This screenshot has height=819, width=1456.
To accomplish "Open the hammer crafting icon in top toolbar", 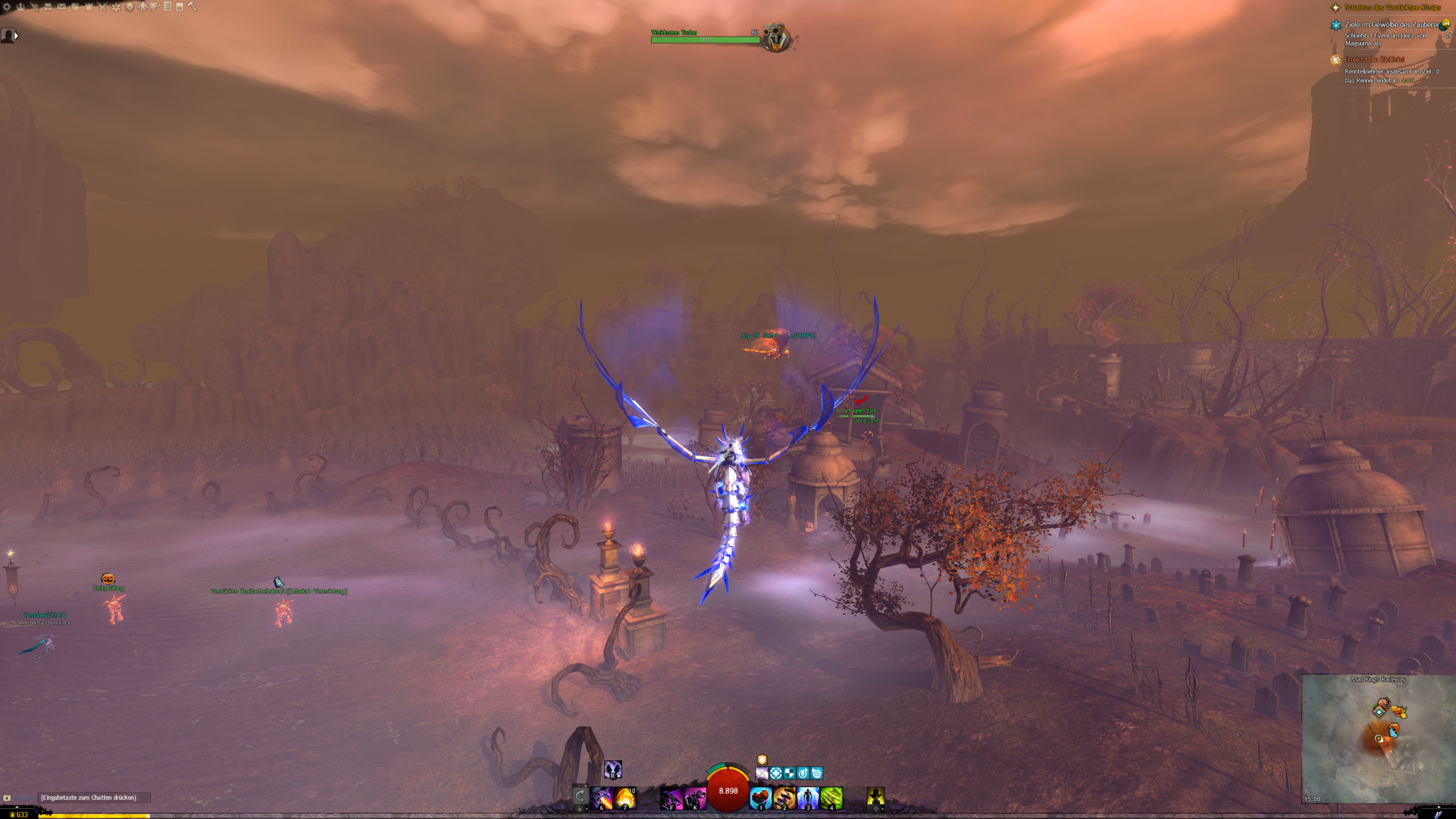I will click(192, 7).
